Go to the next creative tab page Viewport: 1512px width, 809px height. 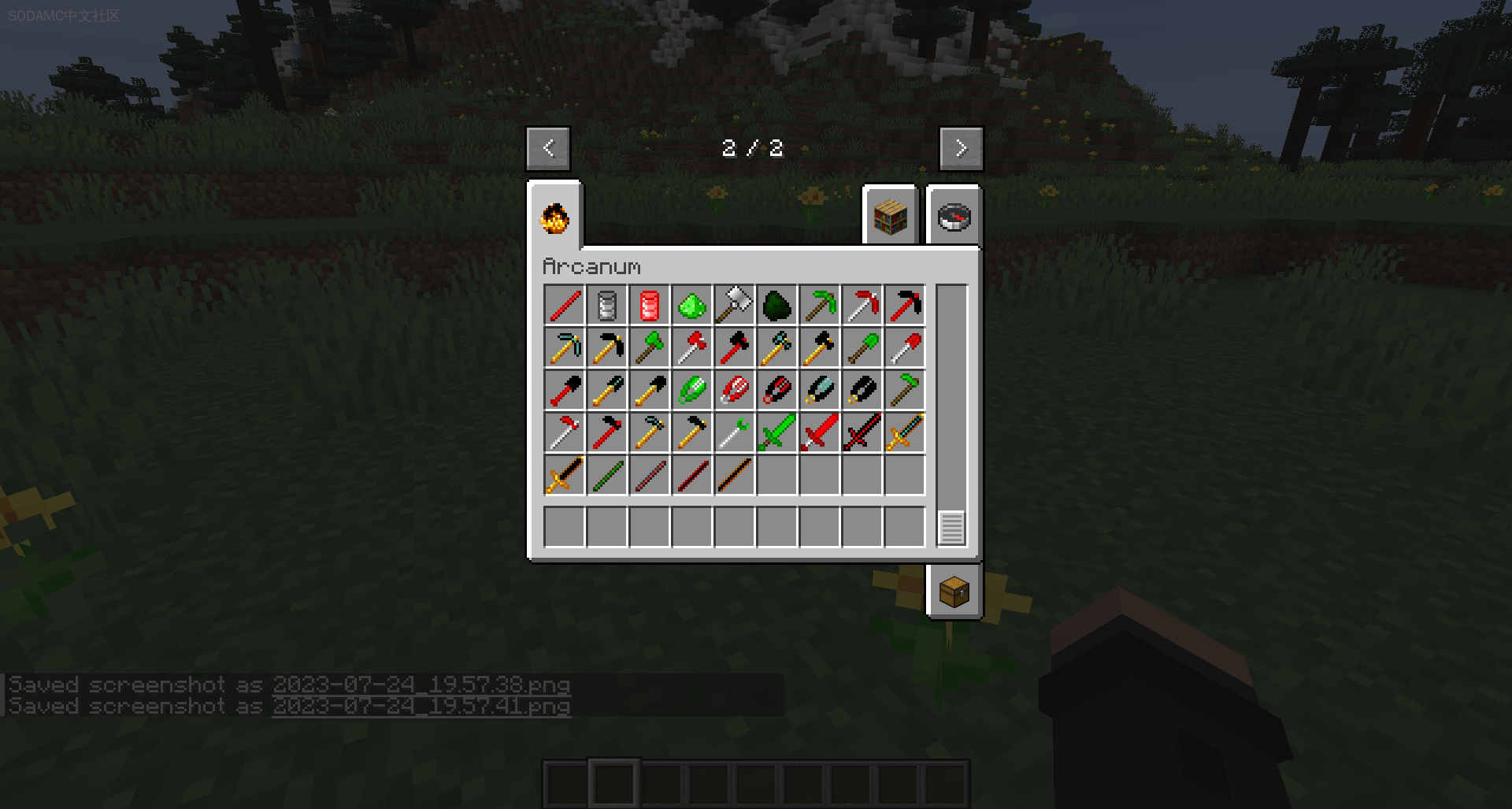[x=961, y=148]
